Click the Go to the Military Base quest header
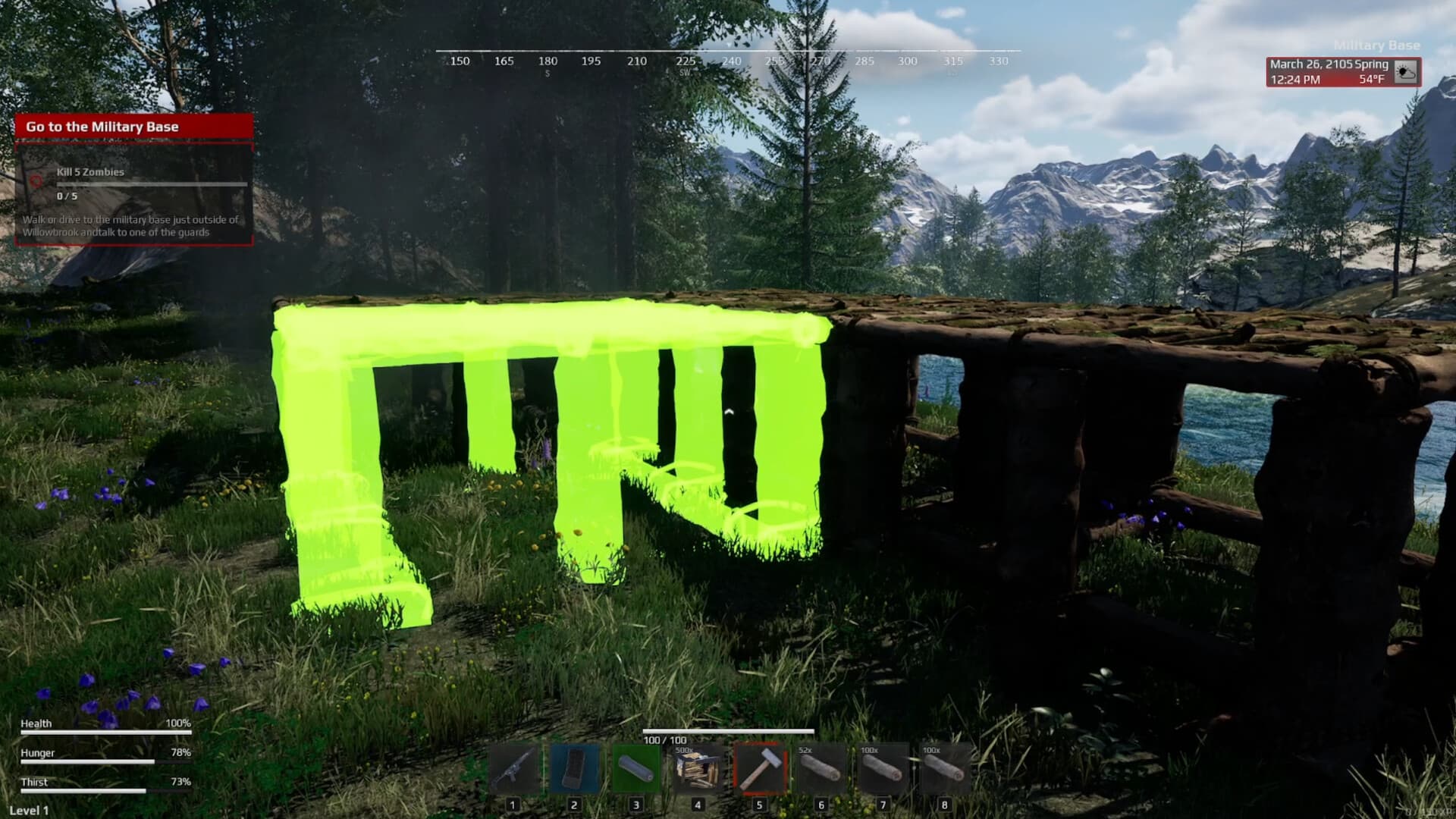The image size is (1456, 819). tap(101, 127)
